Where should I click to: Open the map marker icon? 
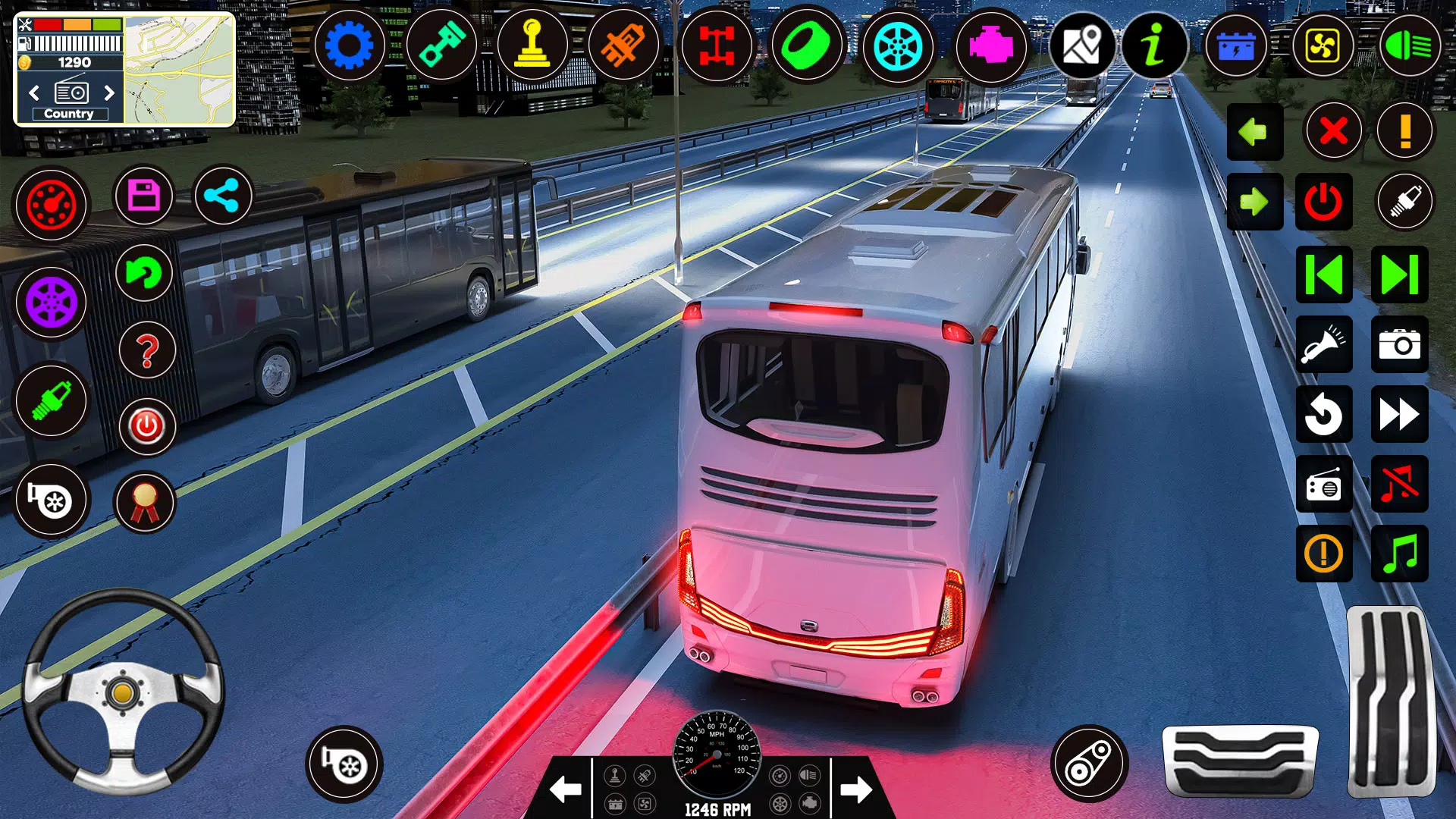(1081, 47)
